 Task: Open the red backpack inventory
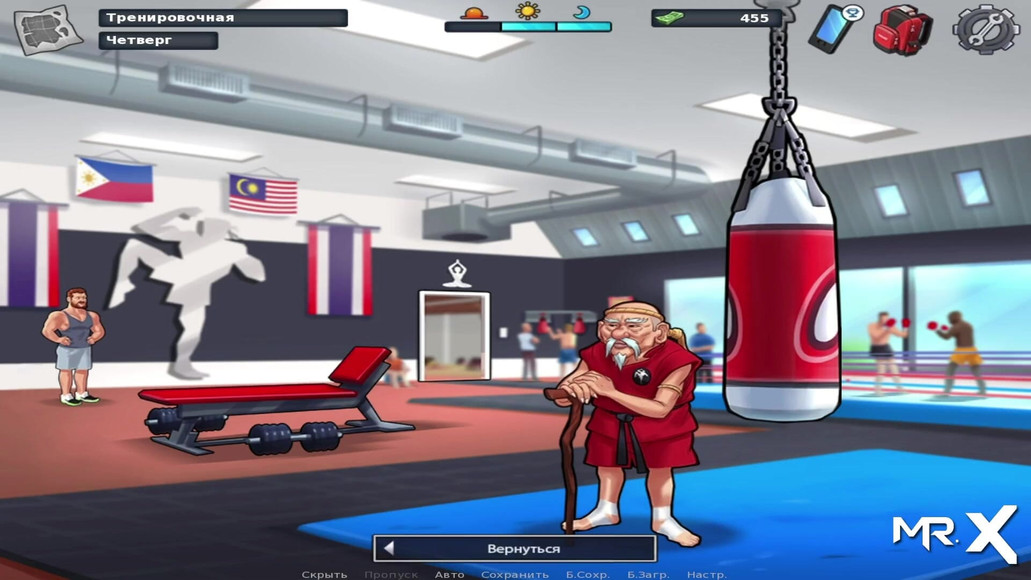[x=902, y=29]
